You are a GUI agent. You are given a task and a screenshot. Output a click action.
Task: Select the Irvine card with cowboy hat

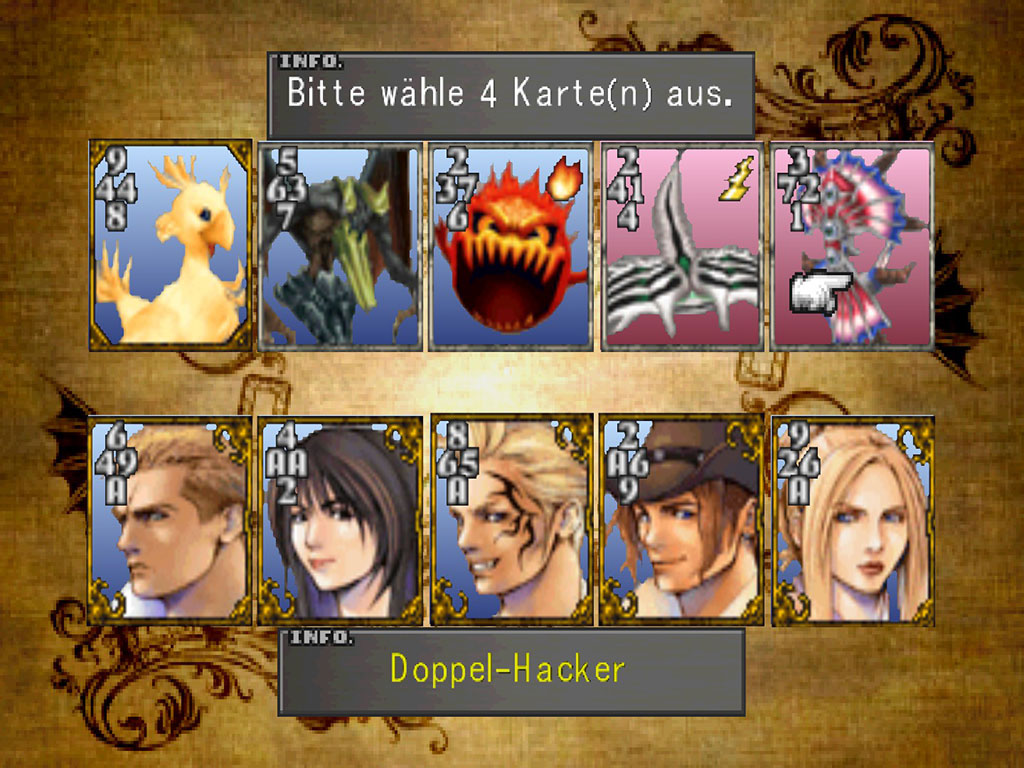[x=681, y=520]
